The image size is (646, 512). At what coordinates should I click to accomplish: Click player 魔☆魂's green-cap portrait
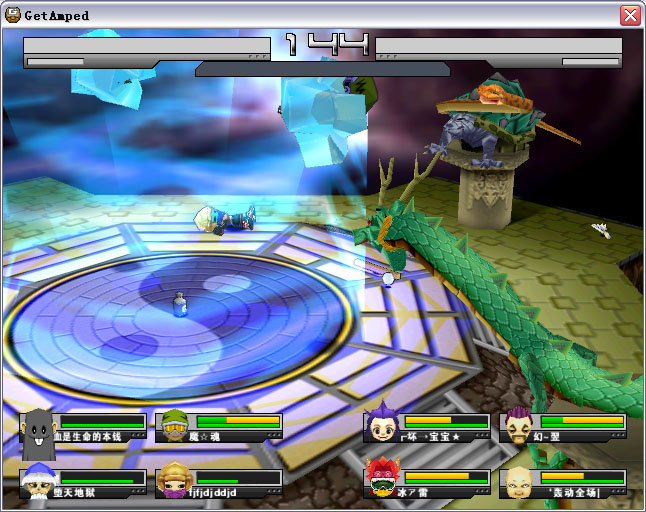(174, 427)
